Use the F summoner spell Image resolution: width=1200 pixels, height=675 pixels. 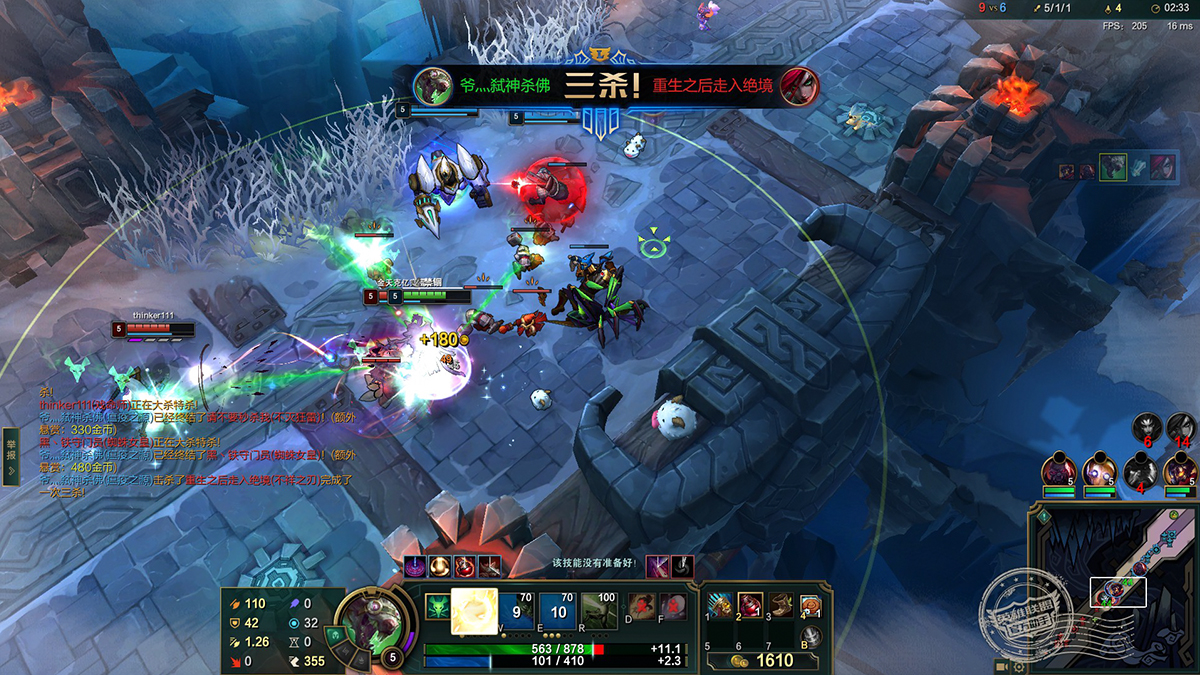[x=673, y=607]
